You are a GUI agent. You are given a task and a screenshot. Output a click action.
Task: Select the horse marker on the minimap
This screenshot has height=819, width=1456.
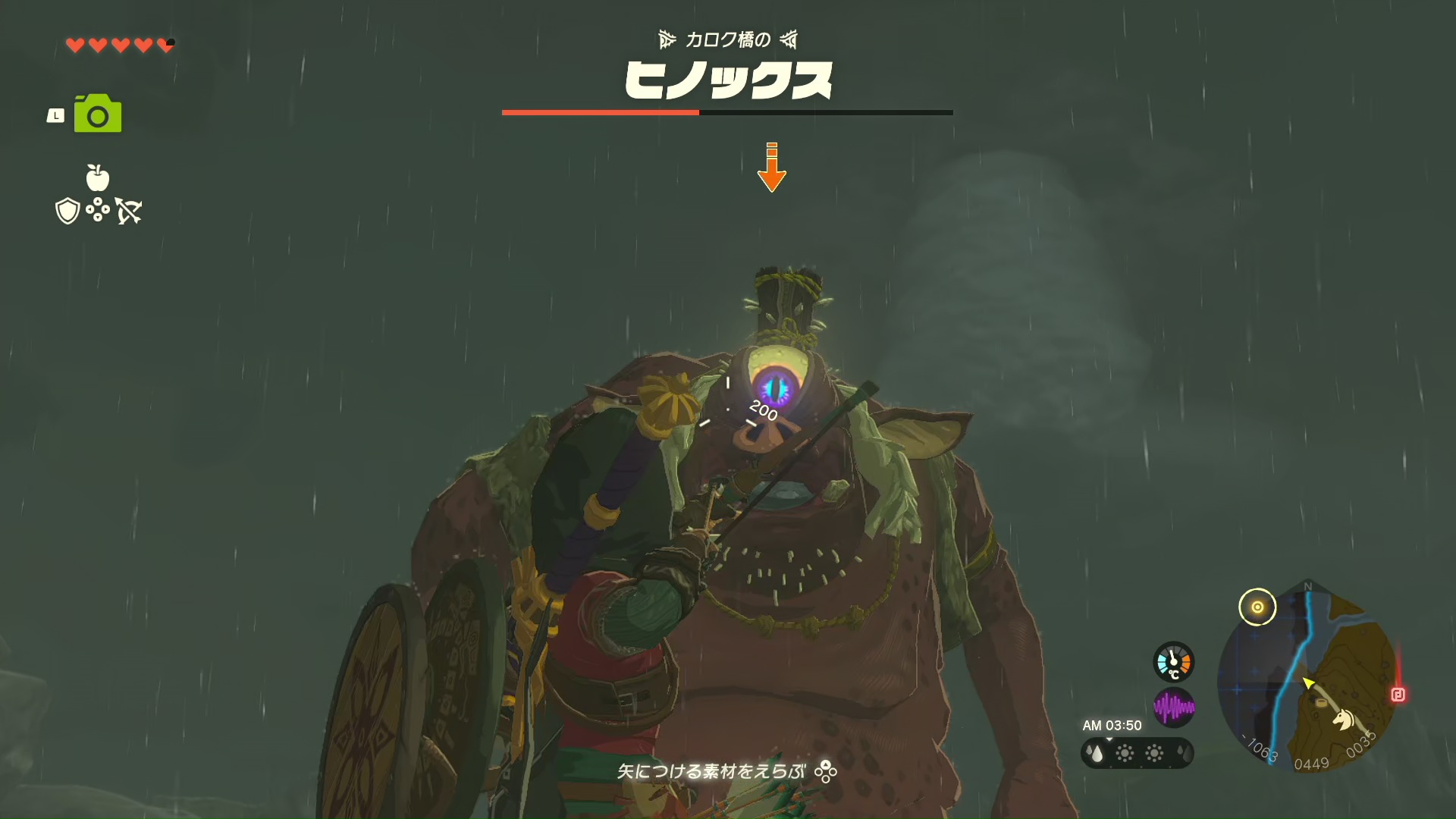point(1344,718)
